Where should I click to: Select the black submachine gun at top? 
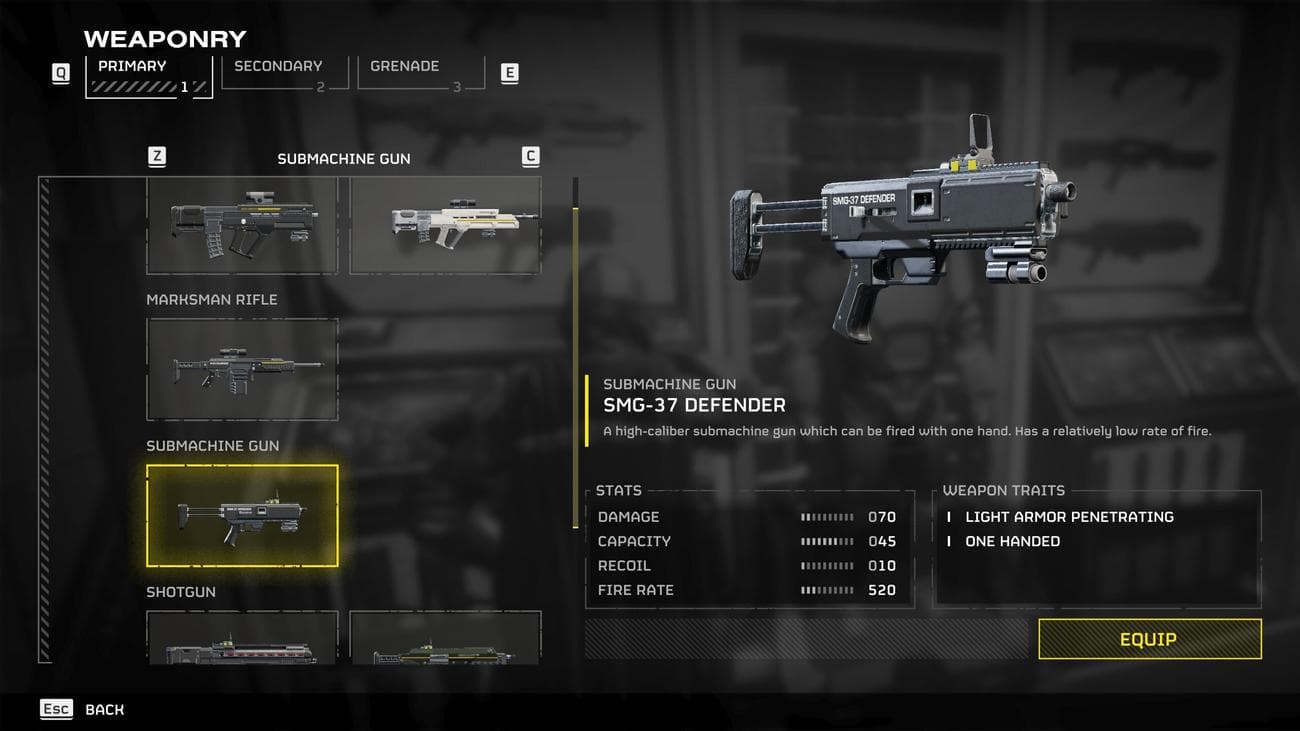pos(242,225)
